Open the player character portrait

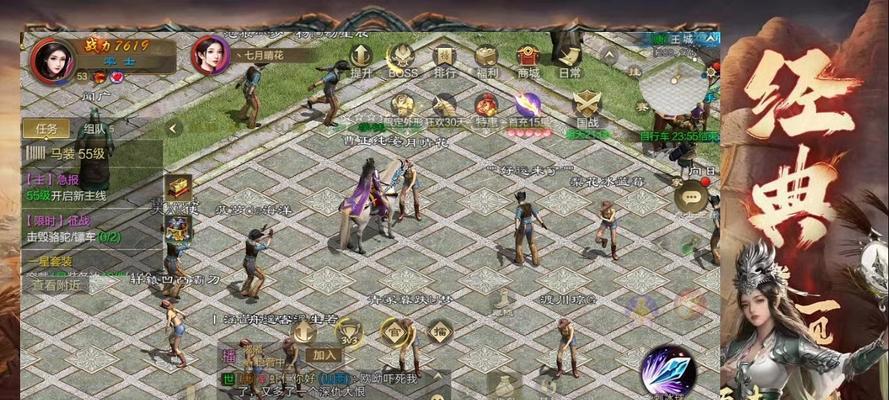click(x=50, y=60)
